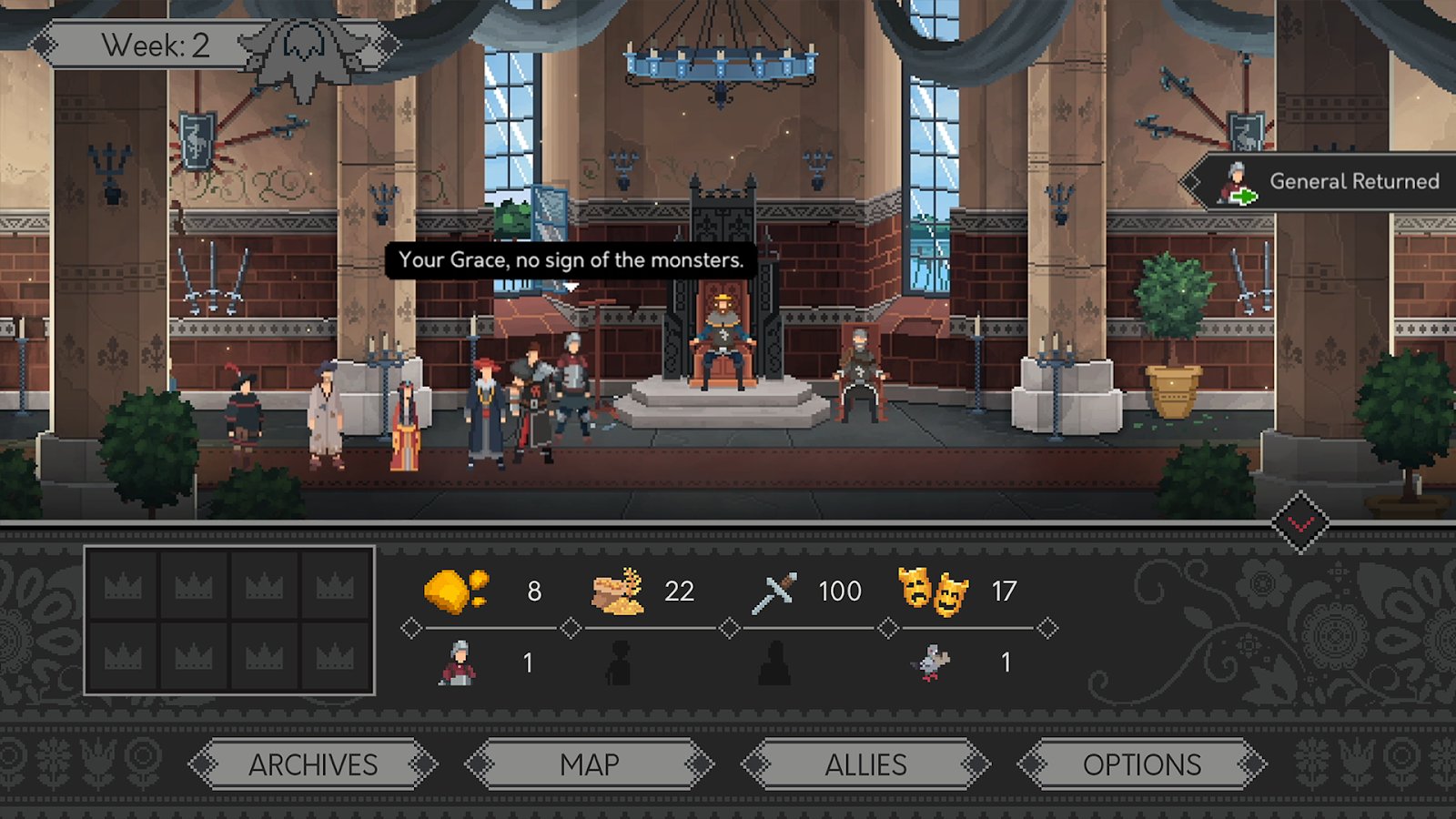1456x819 pixels.
Task: Click the General Returned notification banner
Action: (x=1333, y=180)
